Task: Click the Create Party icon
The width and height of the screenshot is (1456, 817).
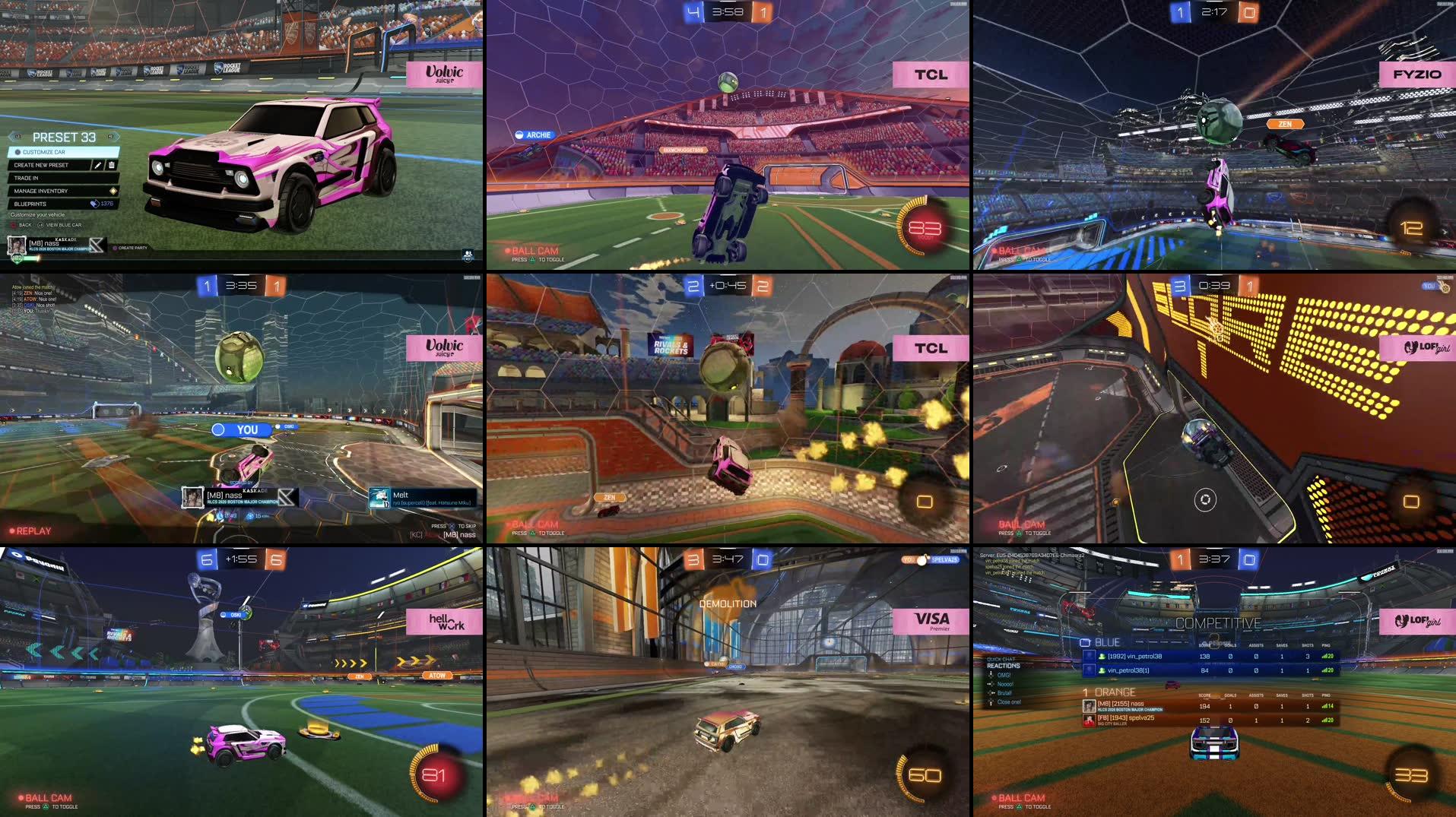Action: tap(116, 249)
